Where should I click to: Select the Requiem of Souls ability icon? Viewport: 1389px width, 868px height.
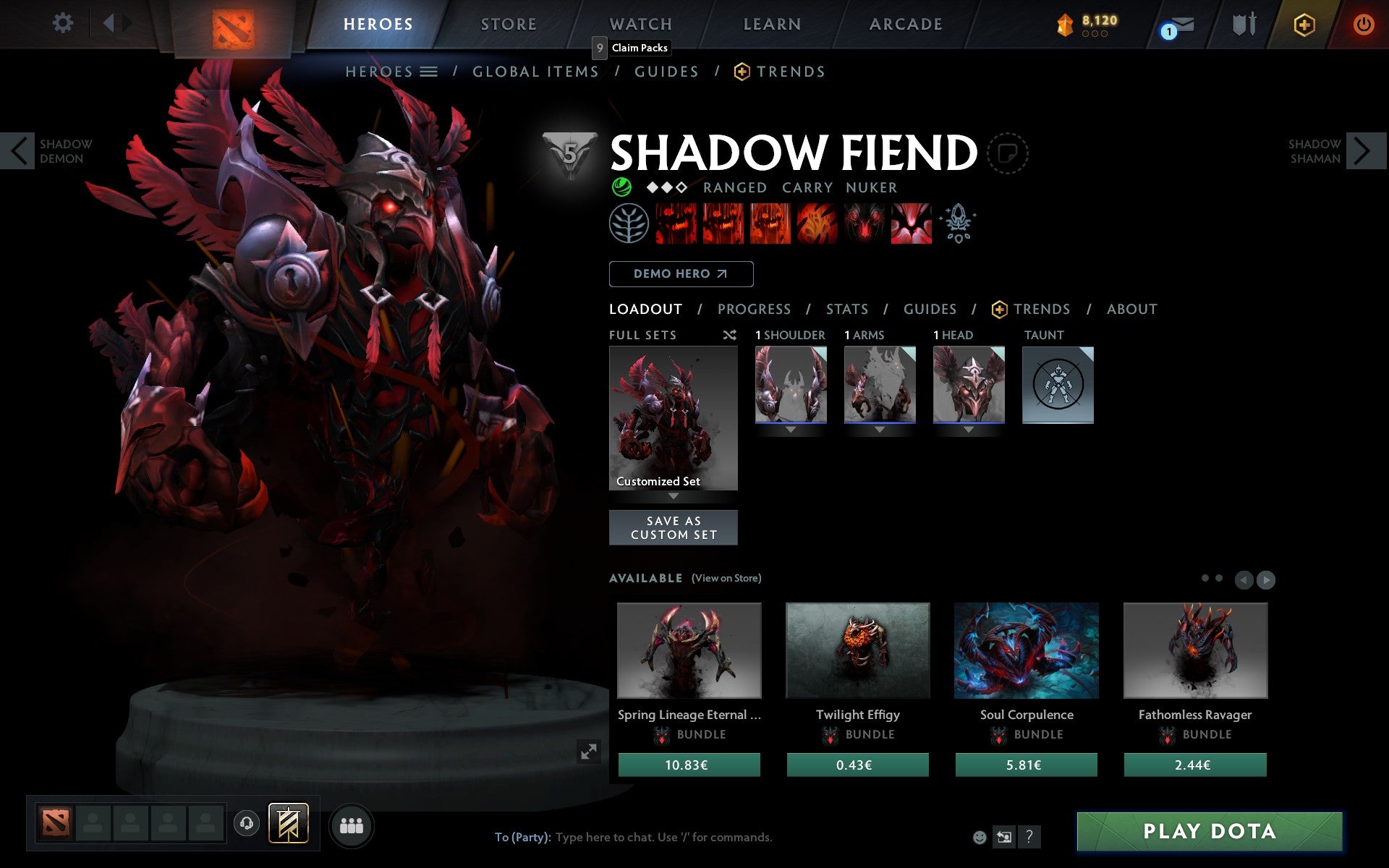[912, 223]
